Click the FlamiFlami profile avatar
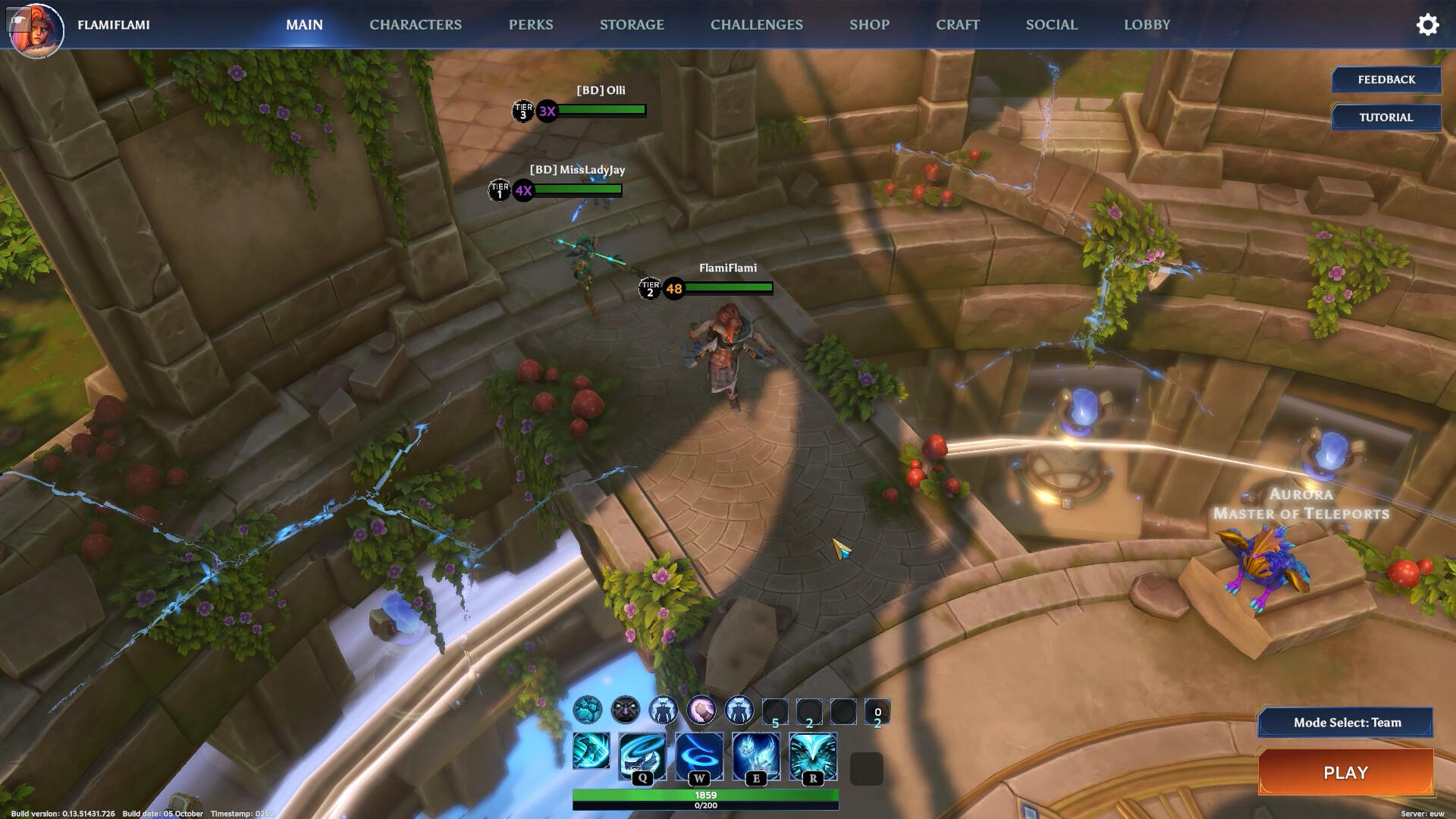 pos(36,29)
